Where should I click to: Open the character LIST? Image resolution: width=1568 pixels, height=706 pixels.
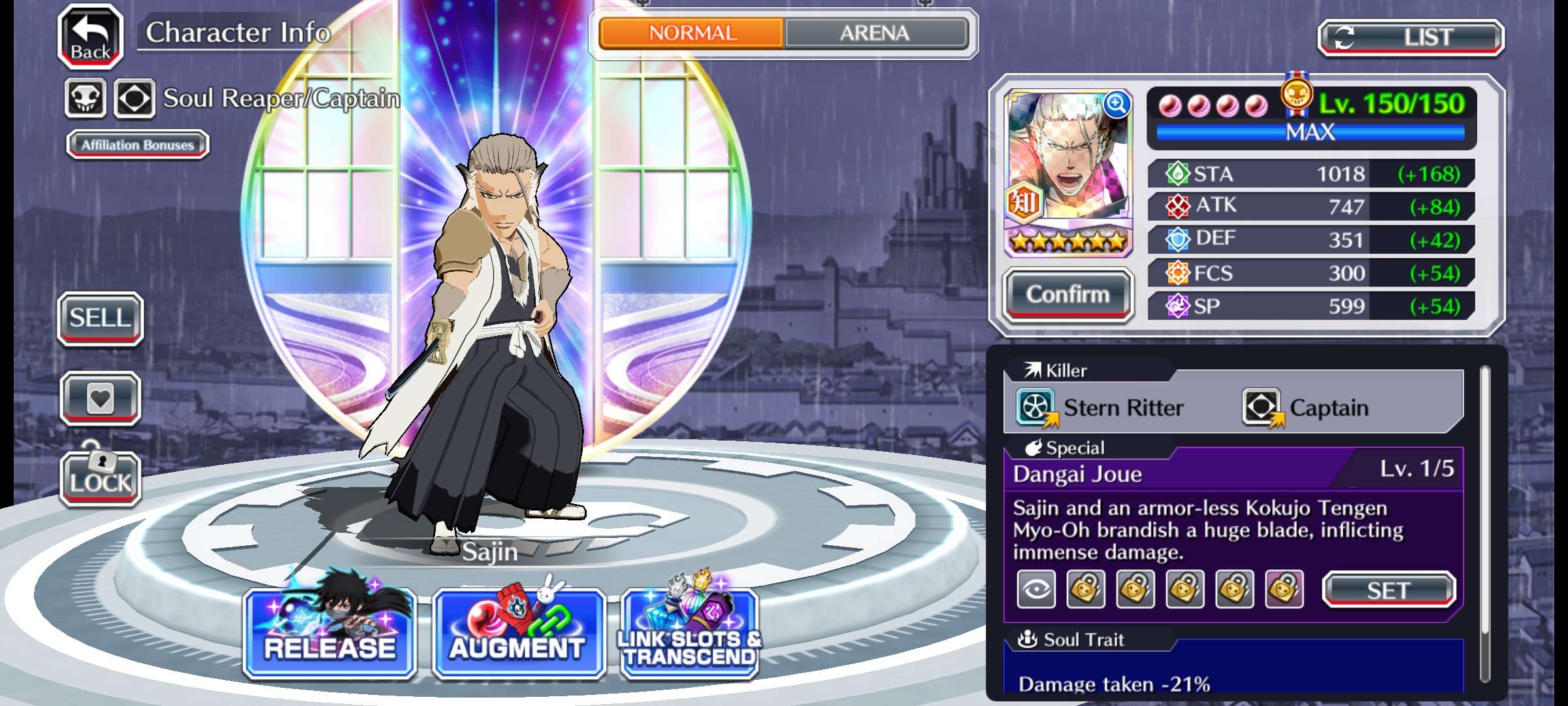tap(1411, 37)
